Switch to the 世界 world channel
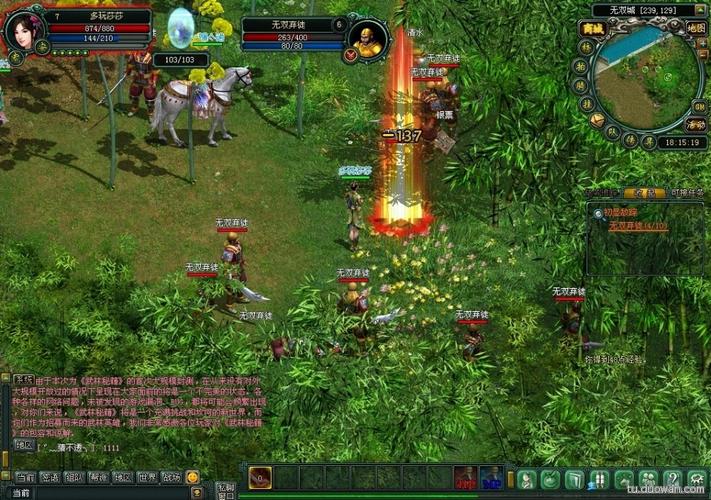Screen dimensions: 711x500 [x=148, y=478]
